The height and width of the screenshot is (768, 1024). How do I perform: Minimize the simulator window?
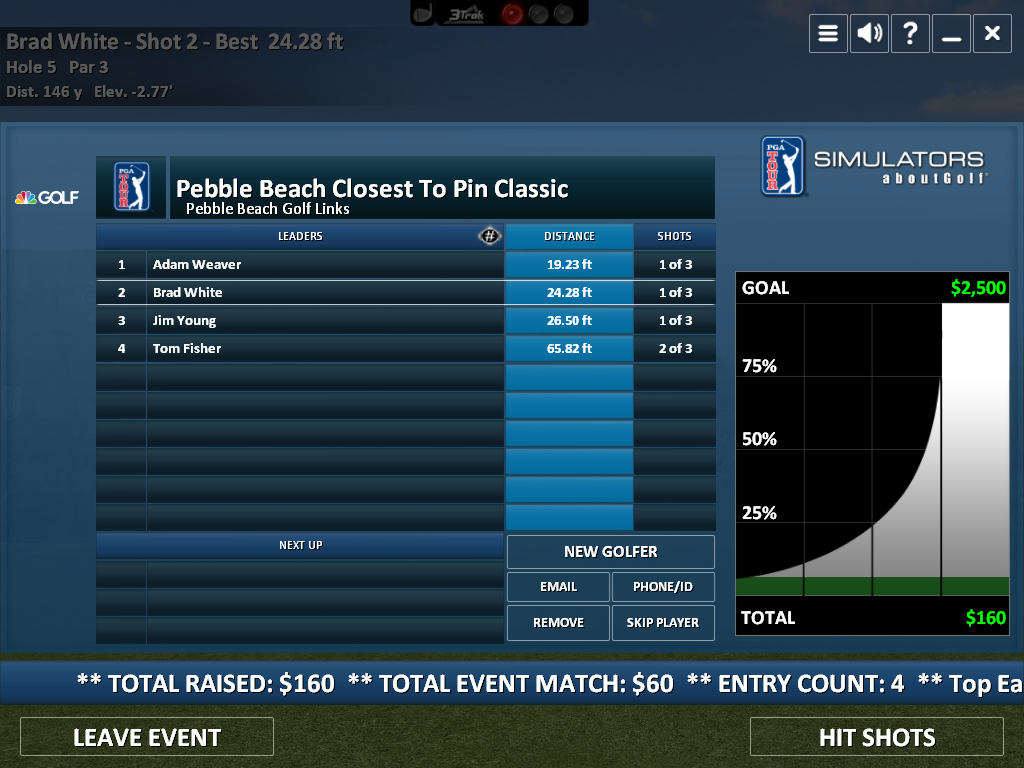(951, 34)
